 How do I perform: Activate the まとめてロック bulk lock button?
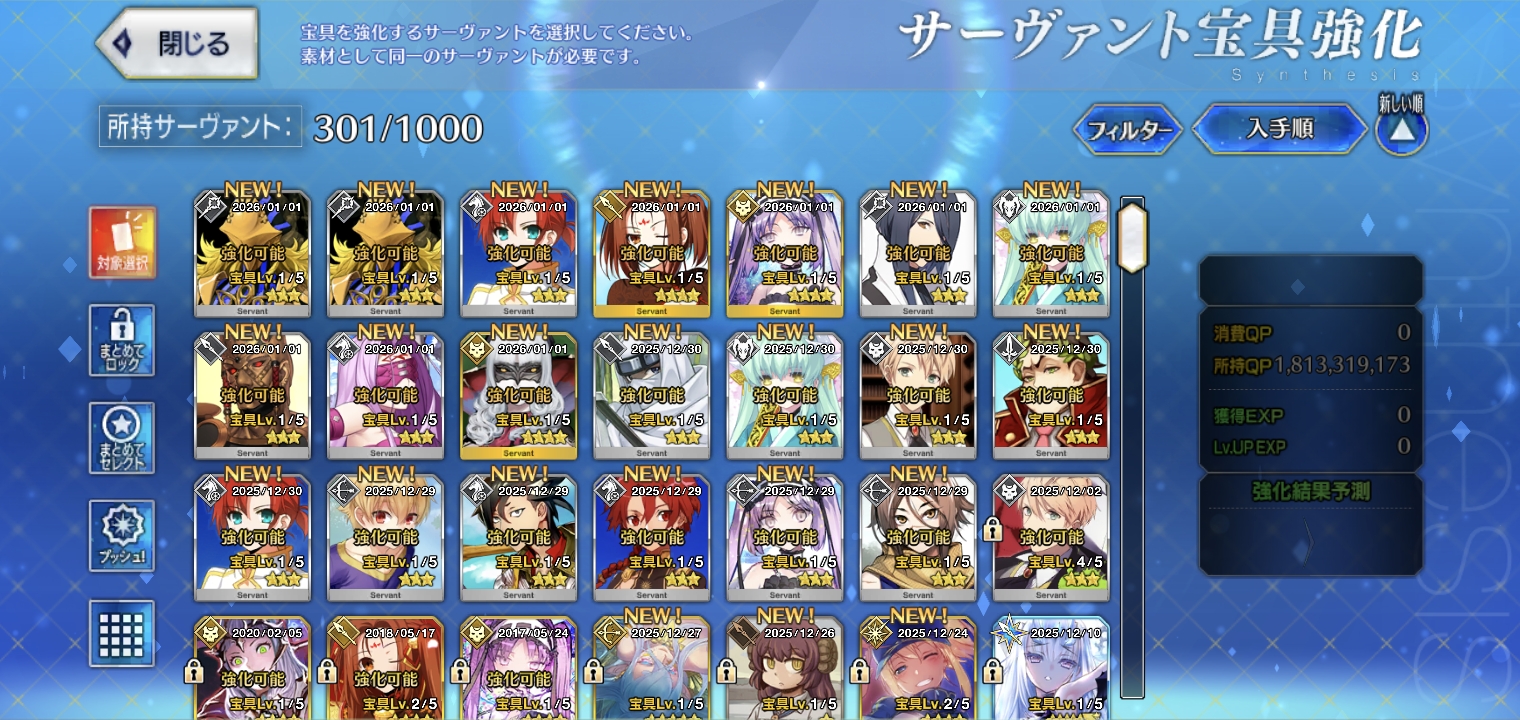[x=122, y=341]
